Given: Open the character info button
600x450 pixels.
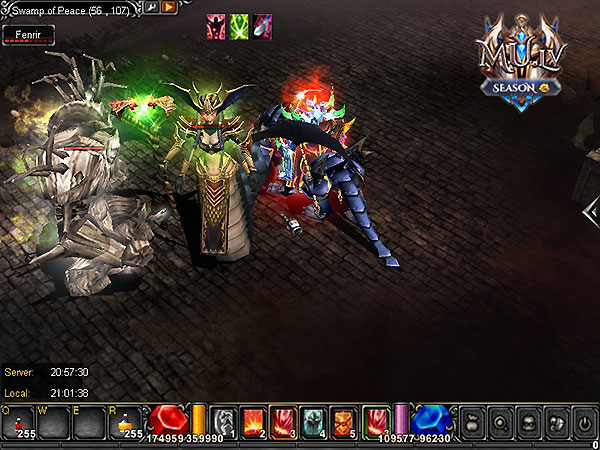Looking at the screenshot, I should 526,423.
